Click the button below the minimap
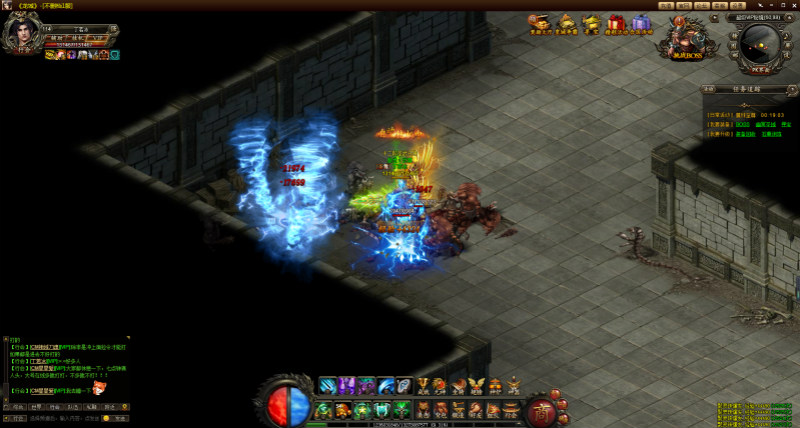The width and height of the screenshot is (800, 428). coord(760,72)
